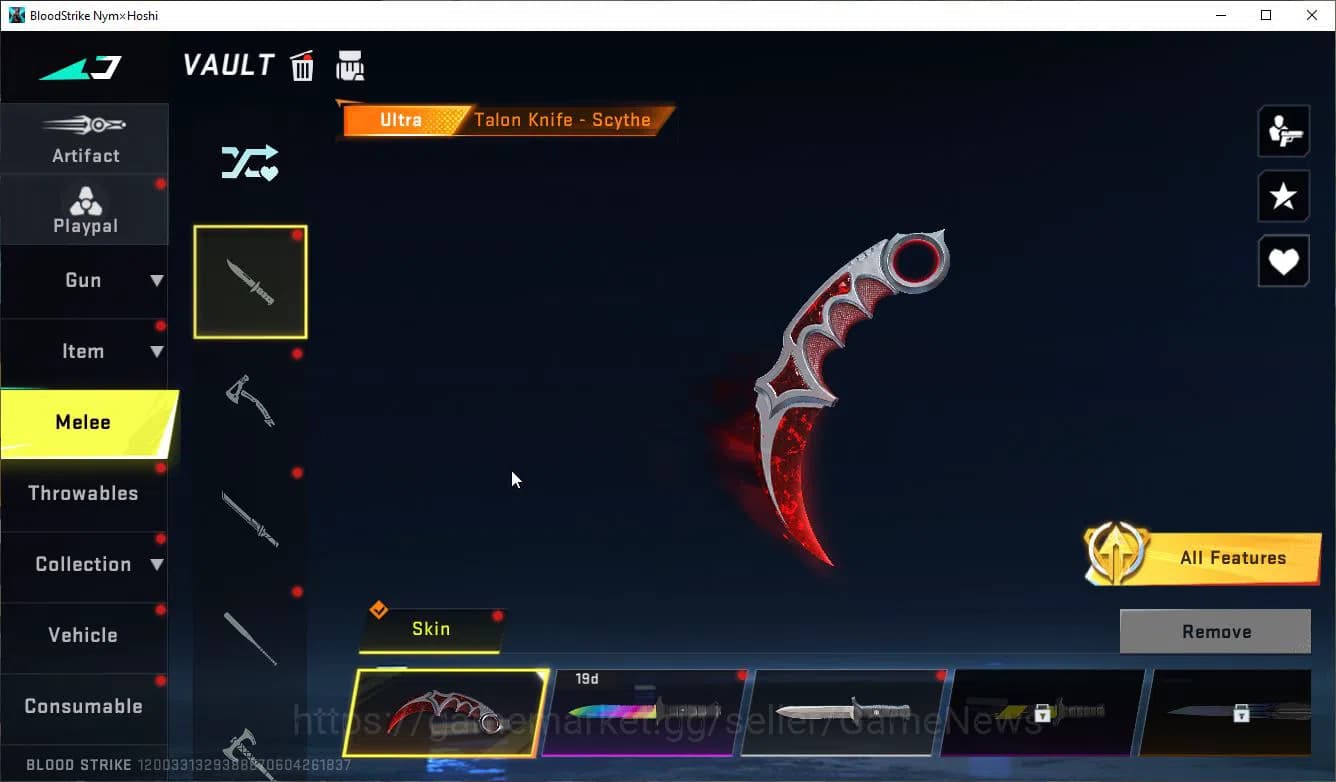Select the knife weapon category icon
The height and width of the screenshot is (782, 1336).
(x=250, y=281)
